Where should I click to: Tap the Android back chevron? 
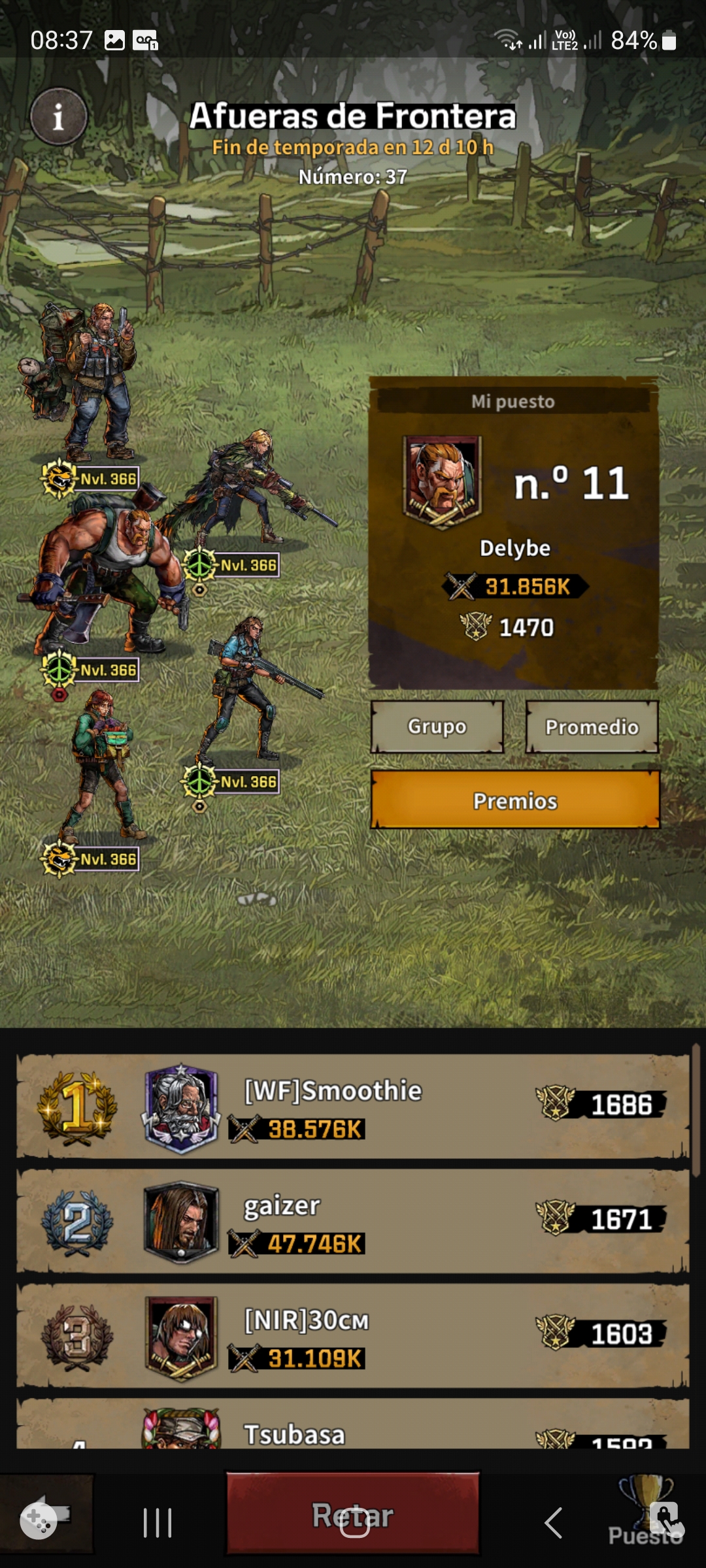click(553, 1524)
